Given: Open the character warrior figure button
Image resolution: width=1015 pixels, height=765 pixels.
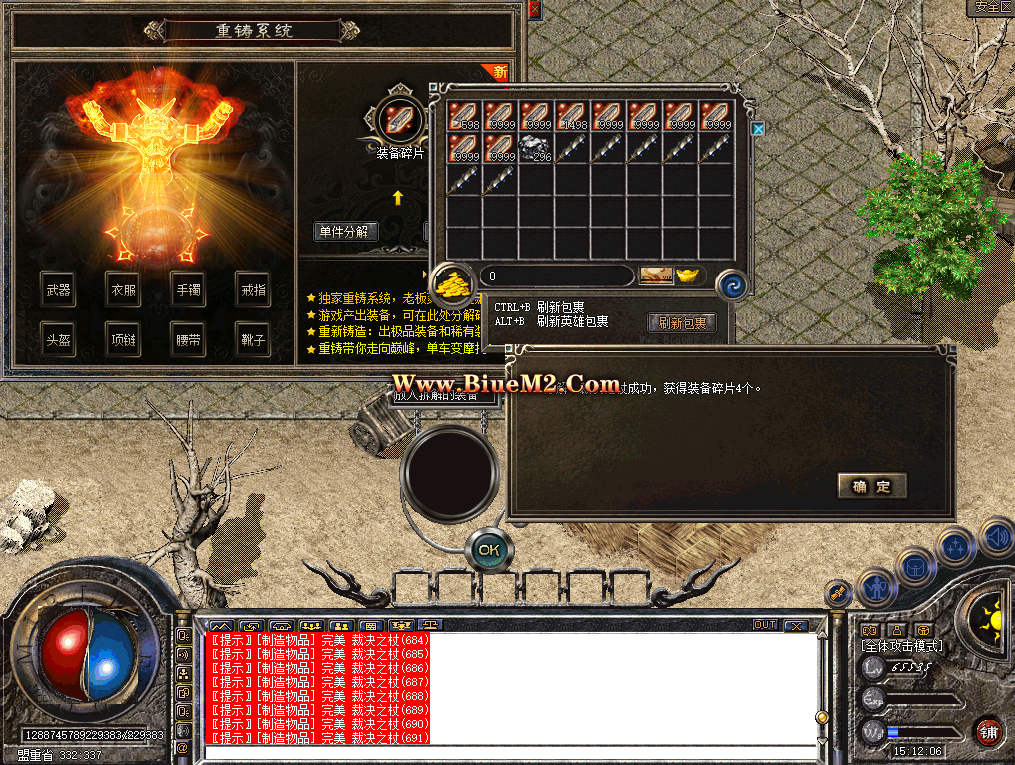Looking at the screenshot, I should click(x=877, y=588).
